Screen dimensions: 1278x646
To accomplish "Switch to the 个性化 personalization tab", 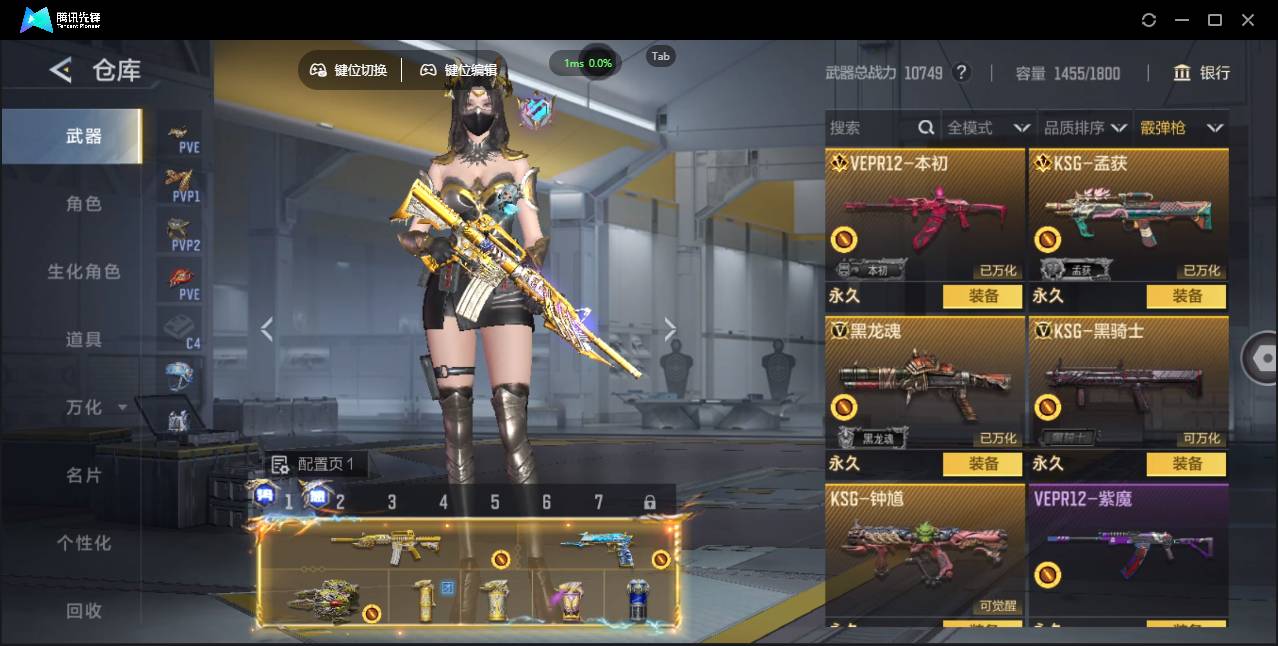I will pos(84,543).
